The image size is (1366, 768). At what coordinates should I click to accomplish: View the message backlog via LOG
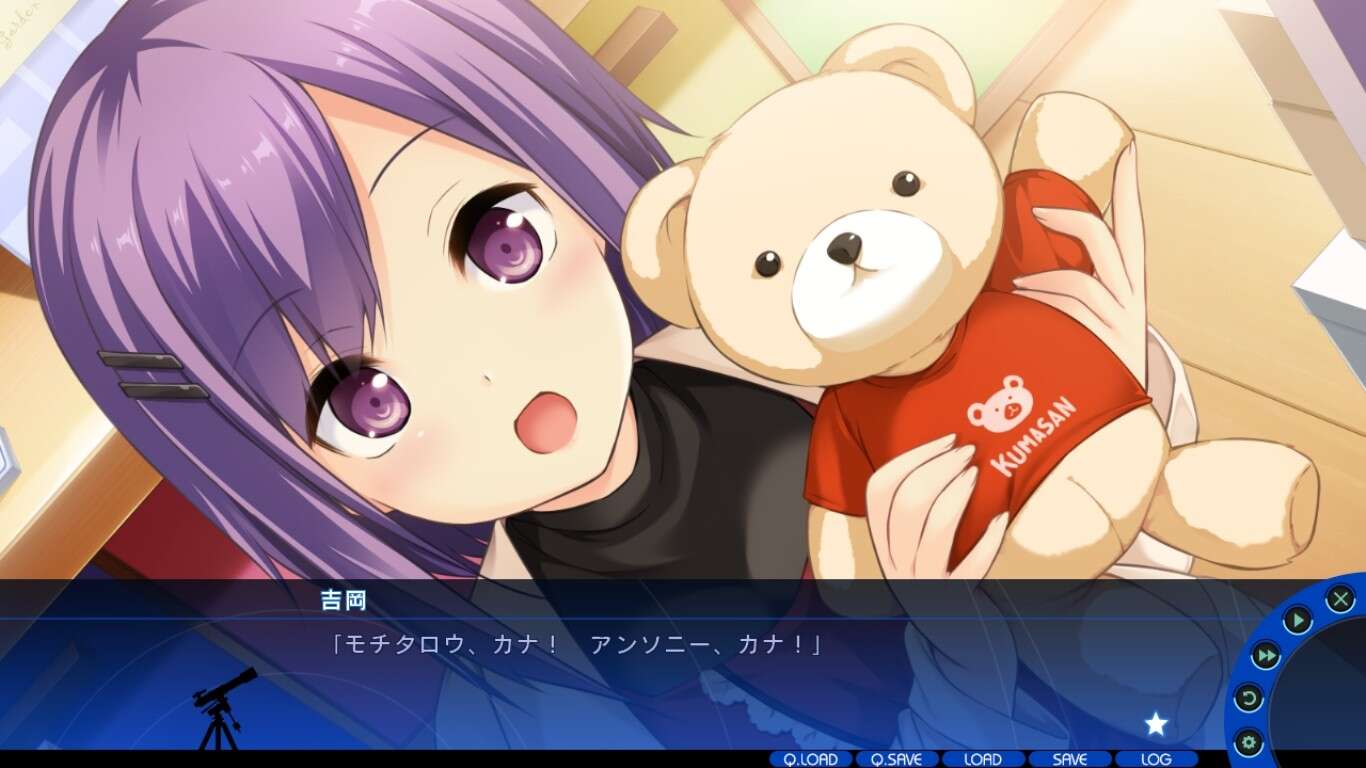[x=1155, y=760]
